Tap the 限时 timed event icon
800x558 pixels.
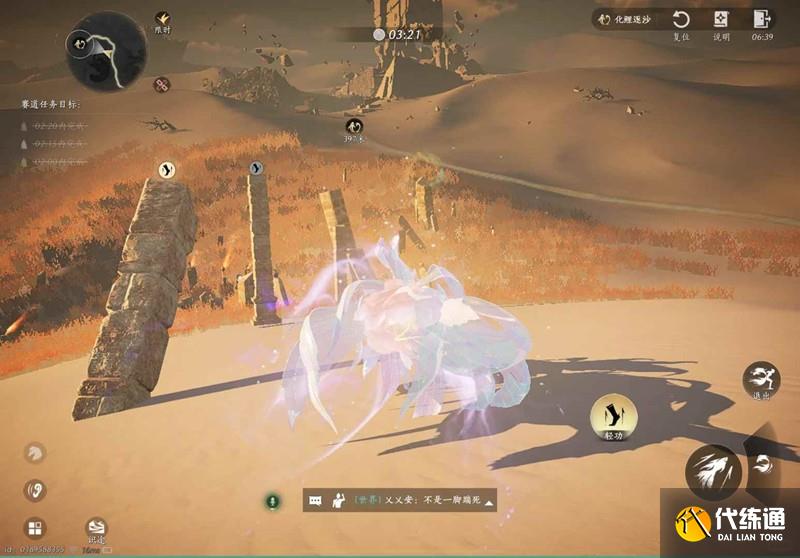pos(162,18)
